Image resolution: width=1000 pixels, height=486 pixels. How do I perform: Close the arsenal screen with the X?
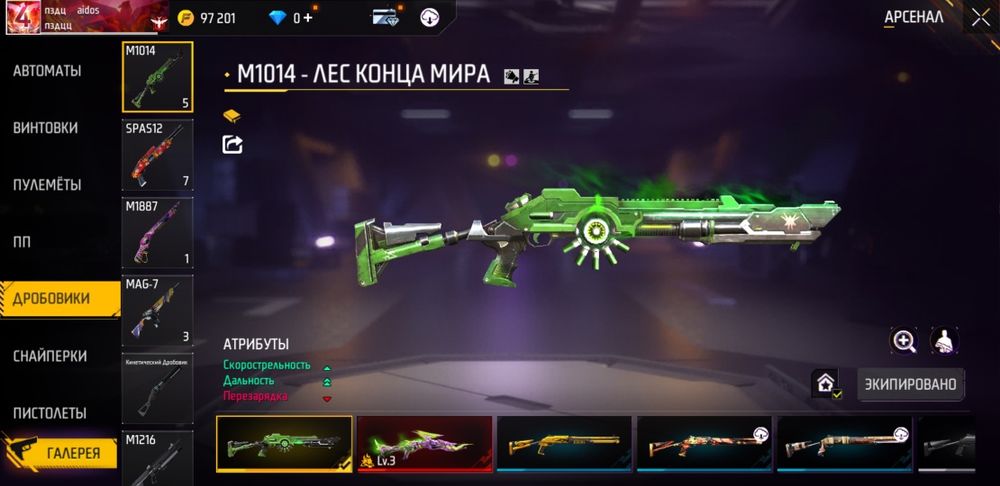coord(979,18)
